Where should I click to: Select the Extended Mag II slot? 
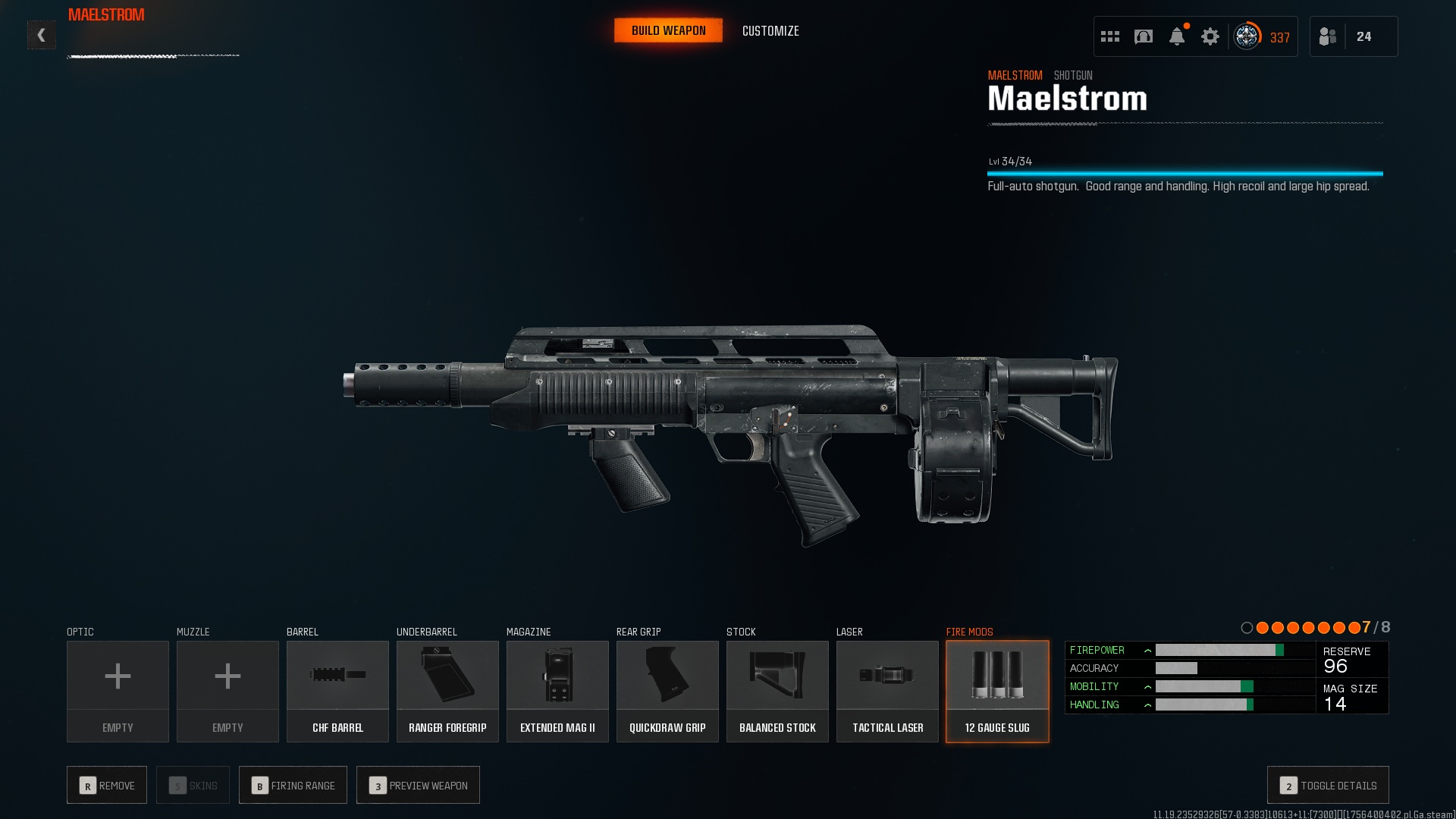tap(557, 691)
